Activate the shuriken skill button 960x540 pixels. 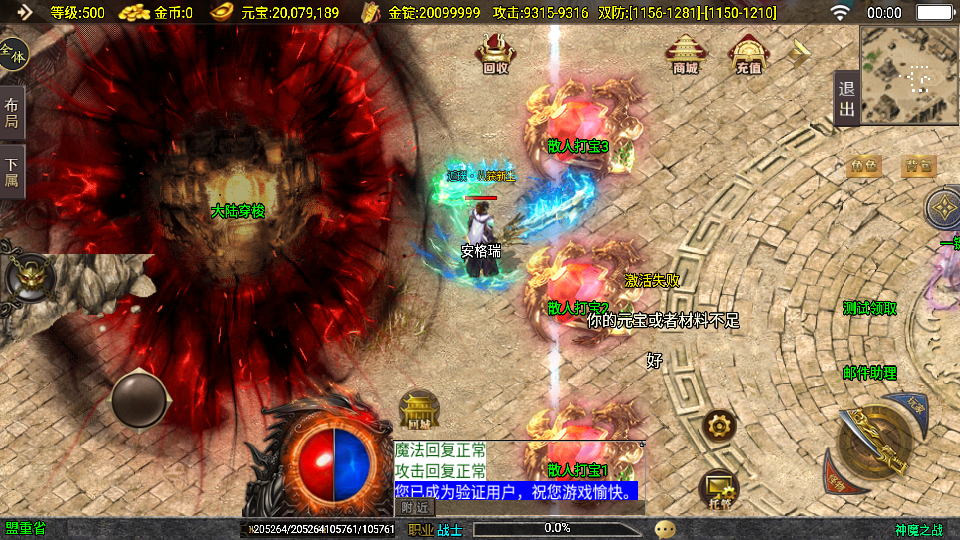coord(942,209)
